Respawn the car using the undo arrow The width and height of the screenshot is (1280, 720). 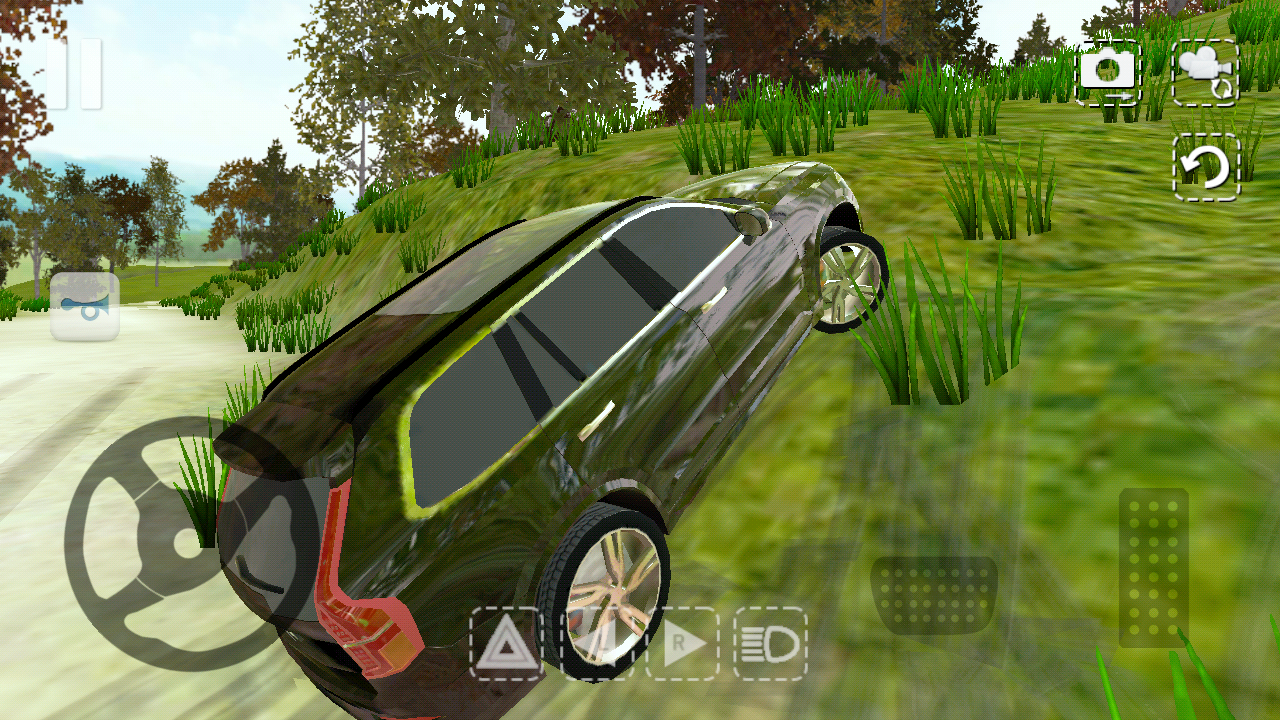(1206, 165)
